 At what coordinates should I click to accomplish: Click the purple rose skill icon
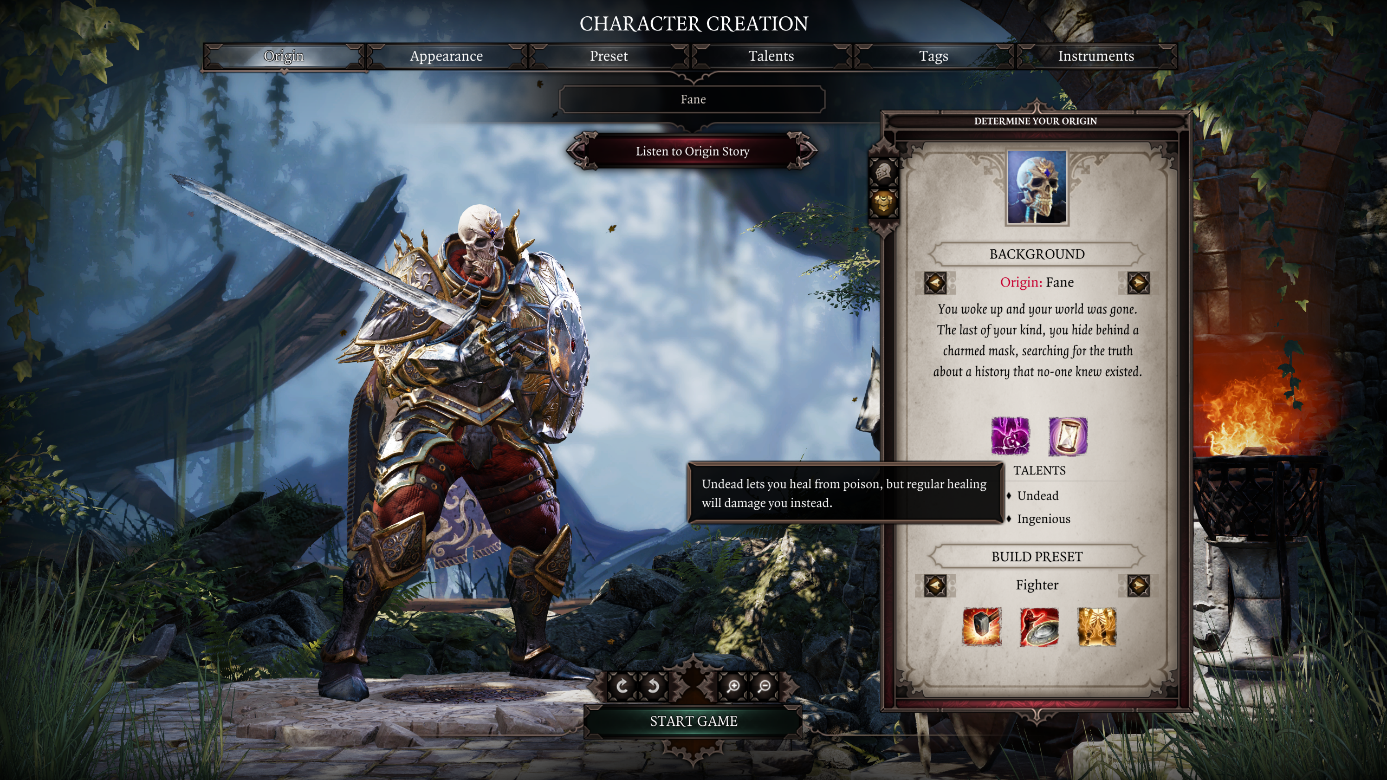tap(1009, 437)
